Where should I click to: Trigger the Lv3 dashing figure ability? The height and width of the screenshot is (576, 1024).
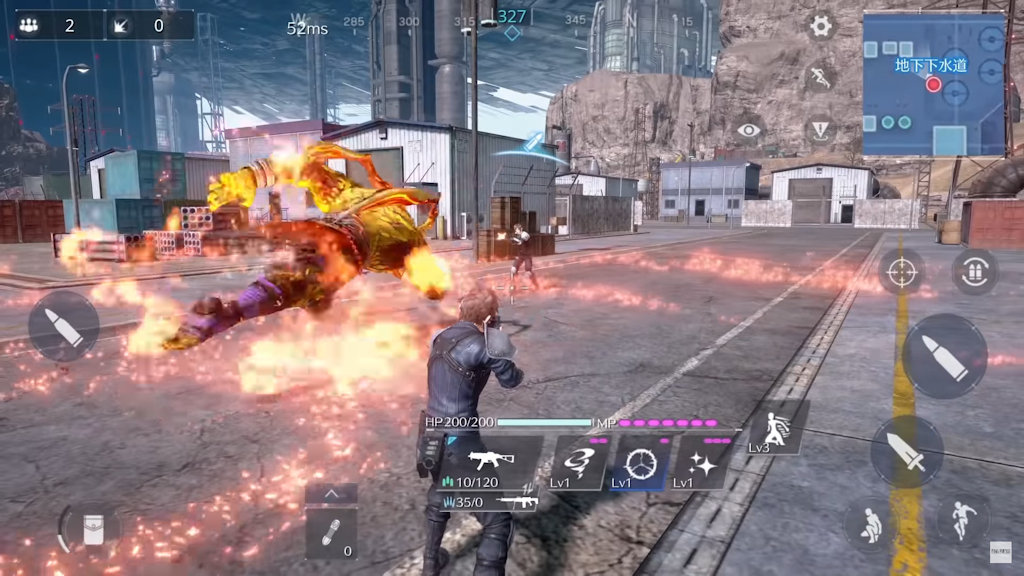click(773, 428)
